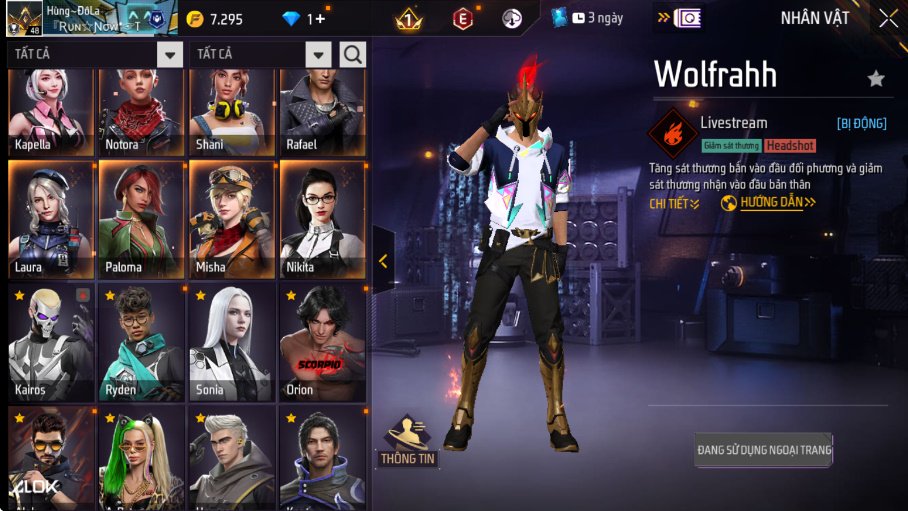Select the Paloma character card
The image size is (908, 511).
click(x=141, y=220)
